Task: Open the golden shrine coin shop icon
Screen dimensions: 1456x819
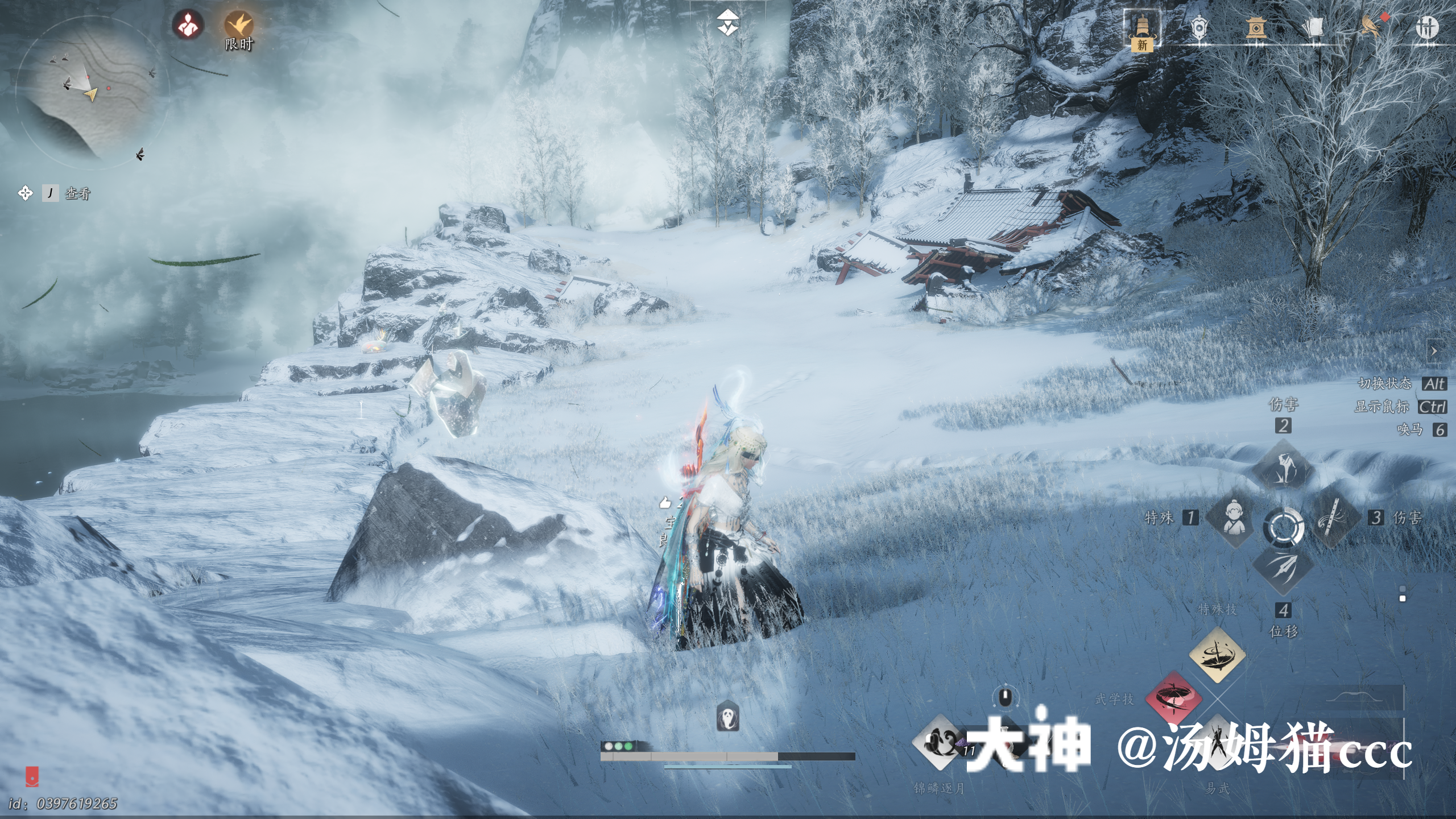Action: (x=1255, y=27)
